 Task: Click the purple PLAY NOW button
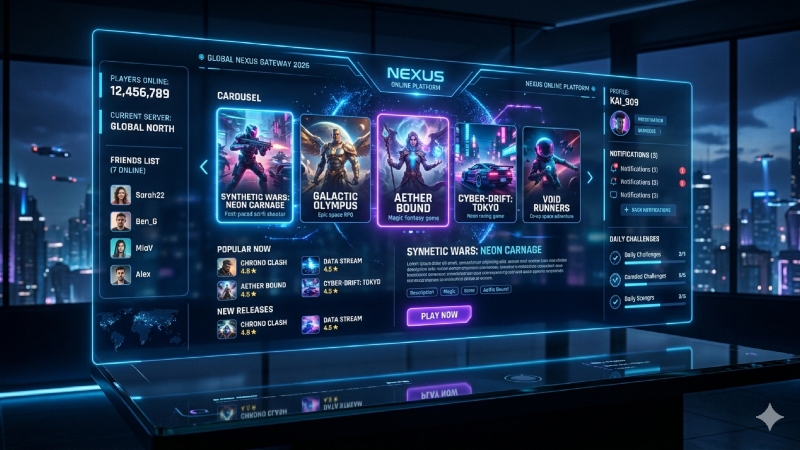coord(439,316)
